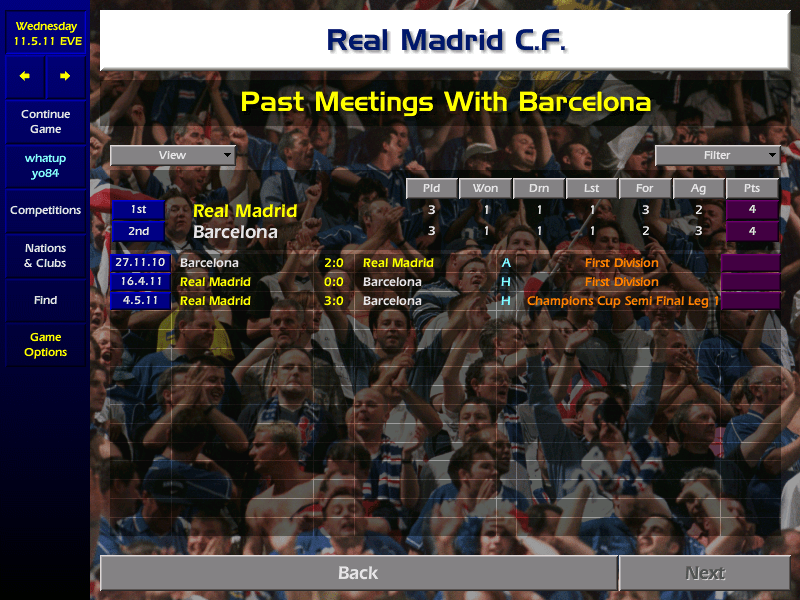Select the Real Madrid club name in standings
800x600 pixels.
[x=245, y=211]
